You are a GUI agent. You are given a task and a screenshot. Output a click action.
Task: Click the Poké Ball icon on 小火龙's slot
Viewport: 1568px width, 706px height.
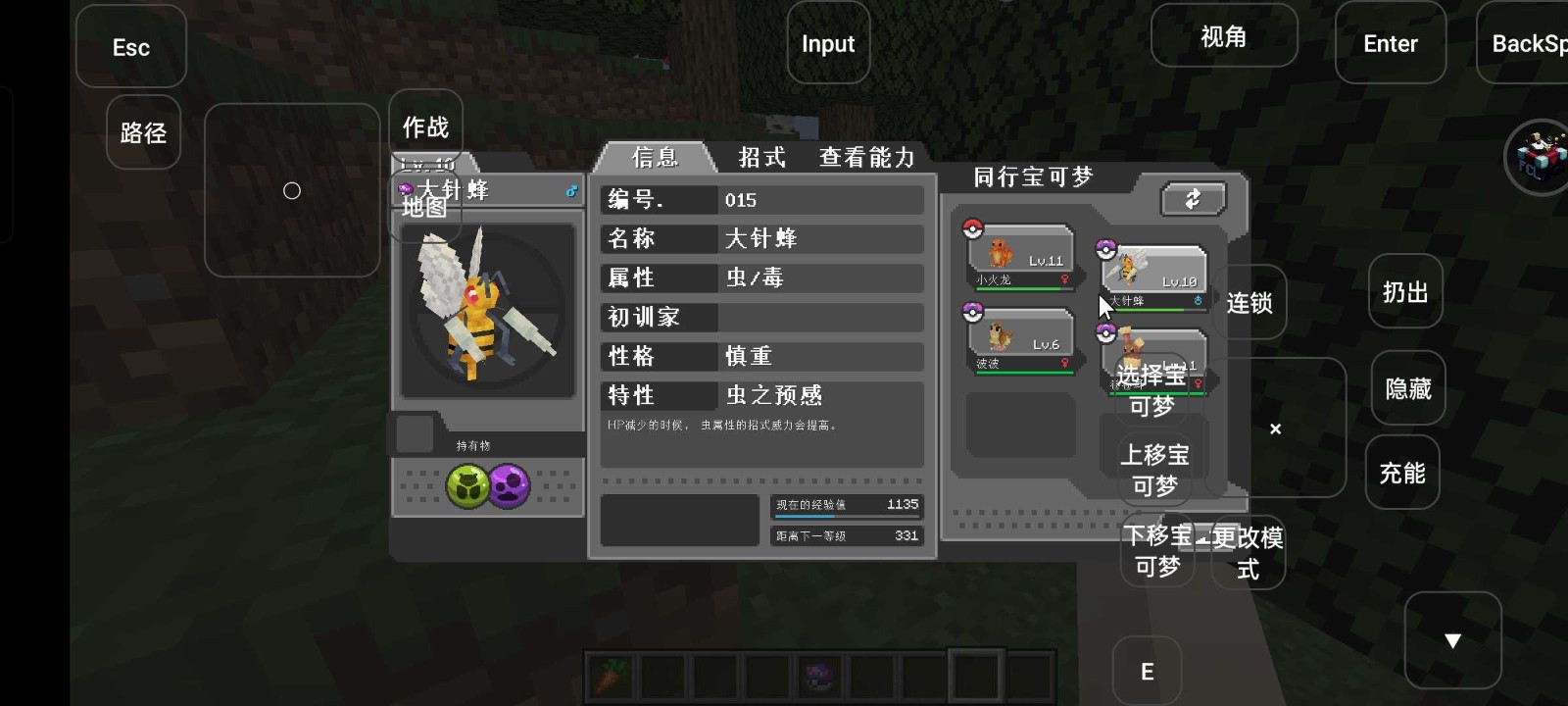click(x=972, y=227)
